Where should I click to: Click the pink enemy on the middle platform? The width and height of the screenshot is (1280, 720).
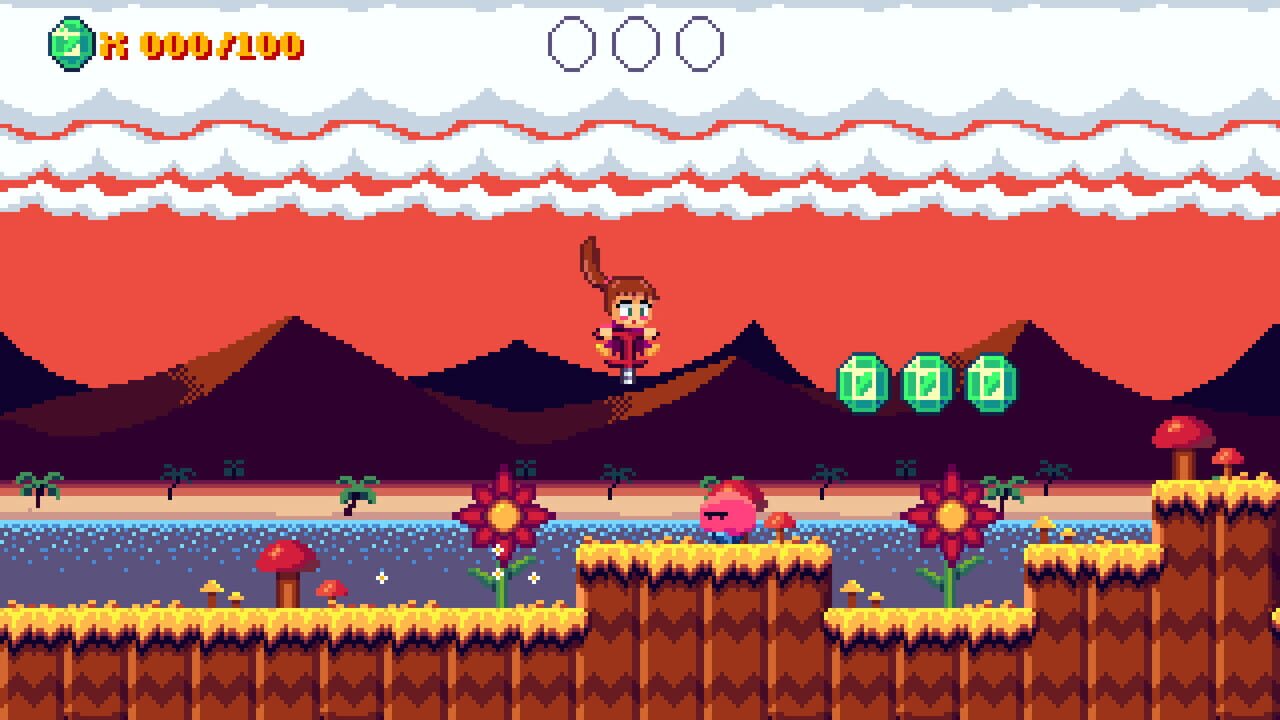click(728, 512)
